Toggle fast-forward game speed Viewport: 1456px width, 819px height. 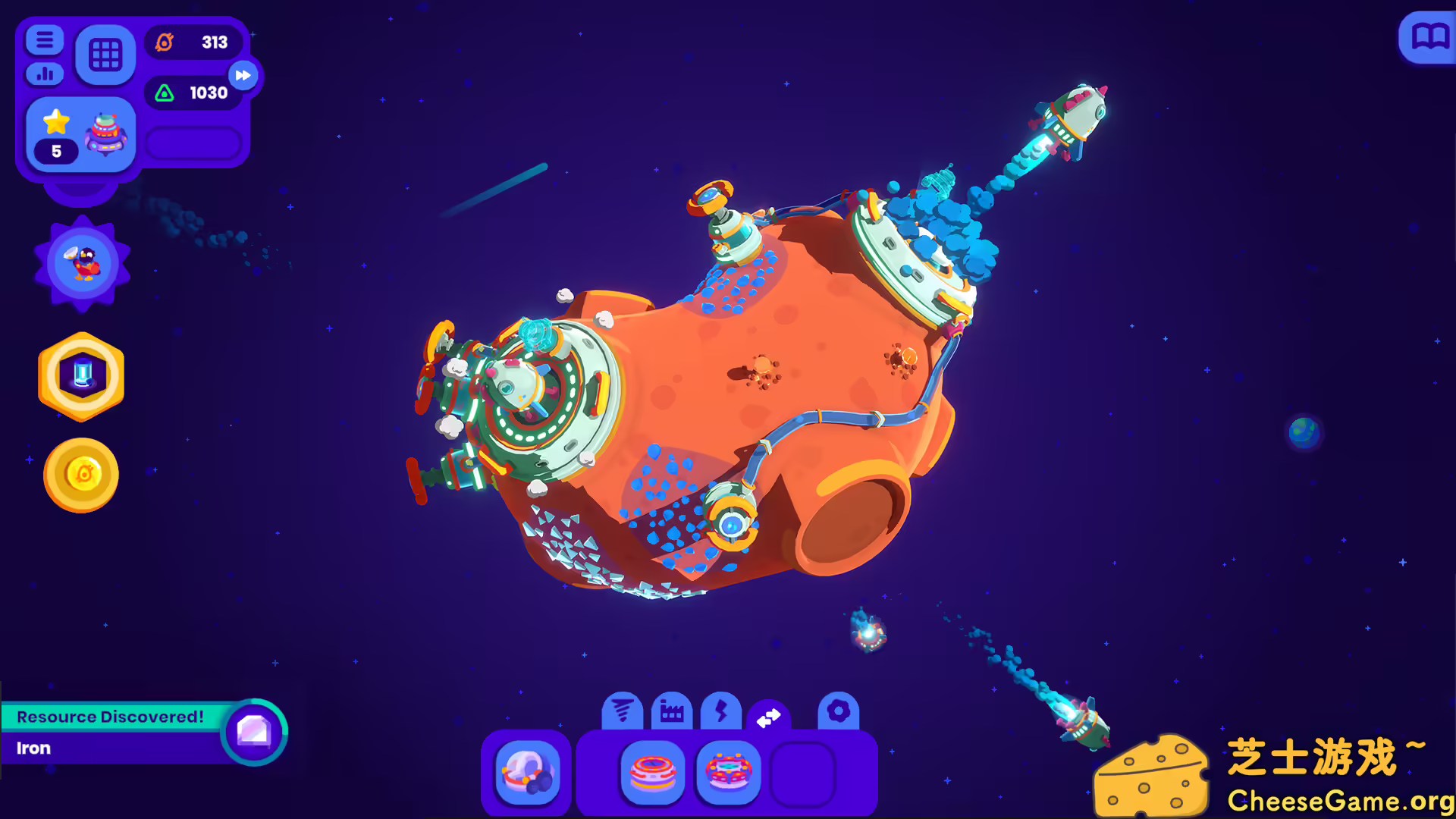pyautogui.click(x=243, y=76)
